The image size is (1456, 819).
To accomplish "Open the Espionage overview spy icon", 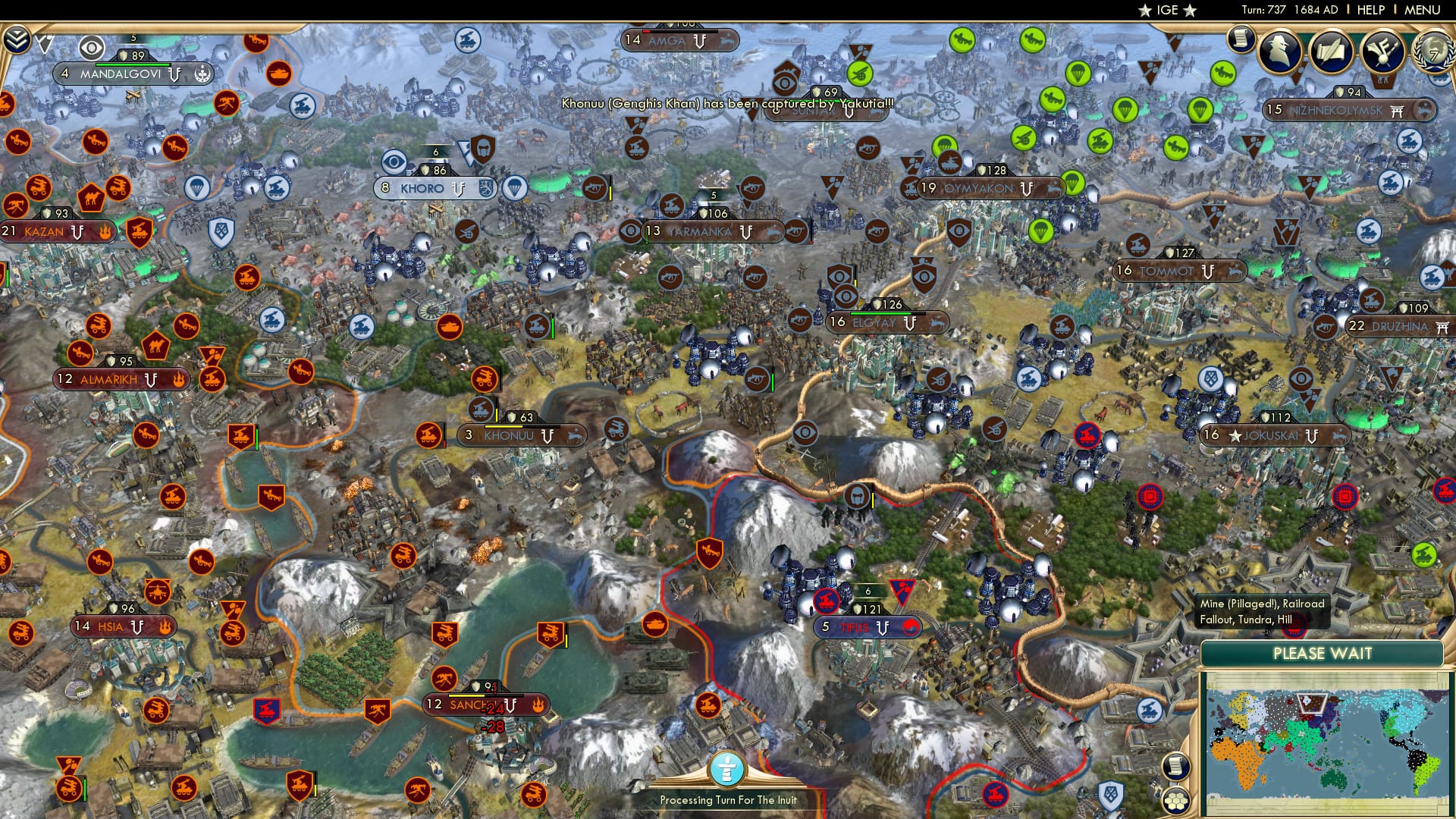I will click(x=1279, y=50).
